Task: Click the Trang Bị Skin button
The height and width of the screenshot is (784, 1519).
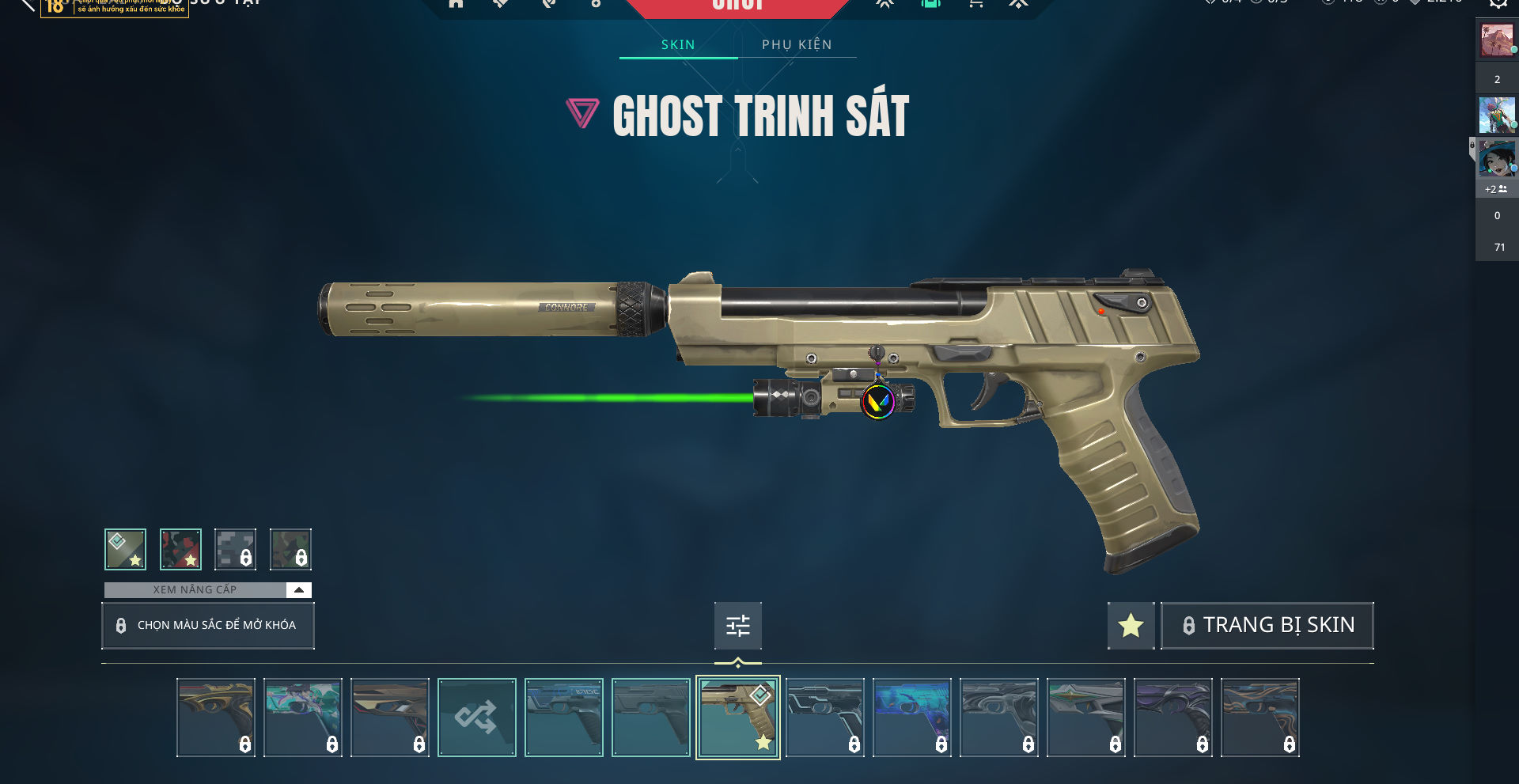Action: [1267, 625]
